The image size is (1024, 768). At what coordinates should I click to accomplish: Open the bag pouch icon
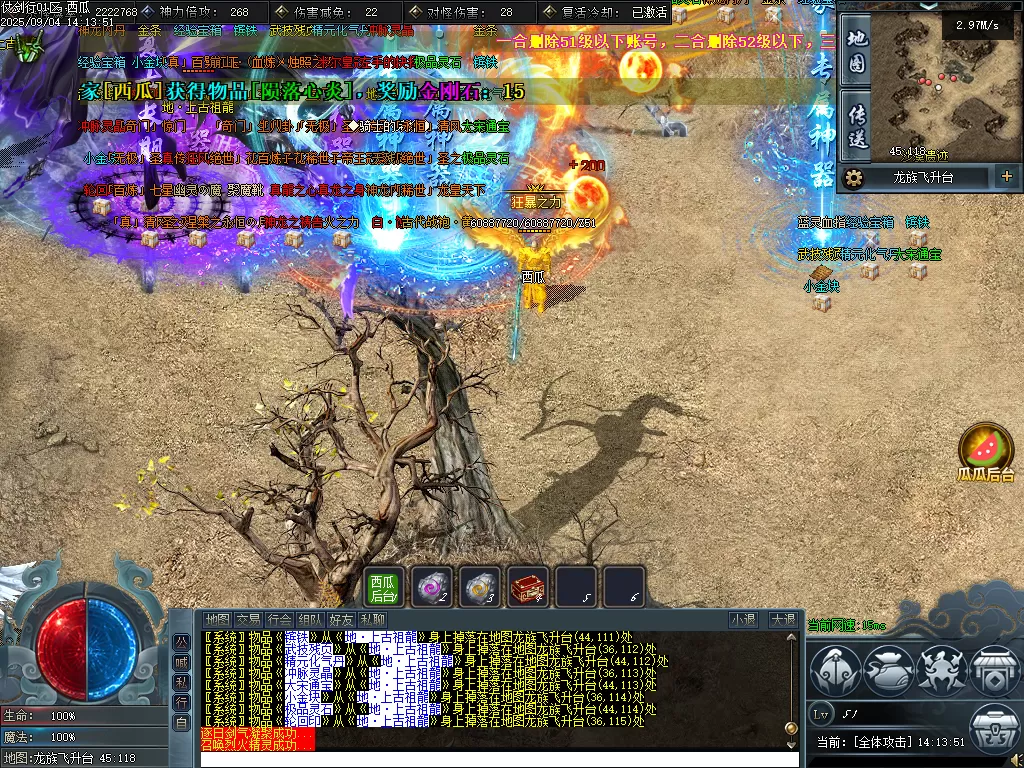tap(887, 671)
